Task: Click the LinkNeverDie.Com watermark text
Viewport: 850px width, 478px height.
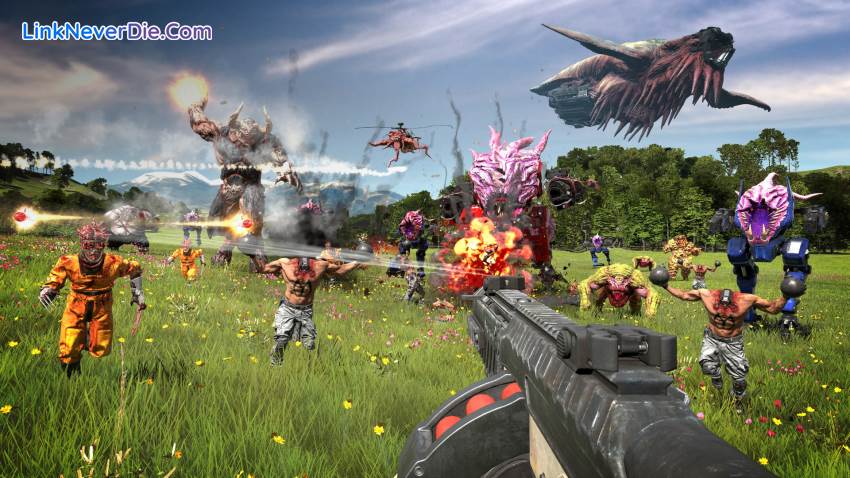Action: point(116,31)
